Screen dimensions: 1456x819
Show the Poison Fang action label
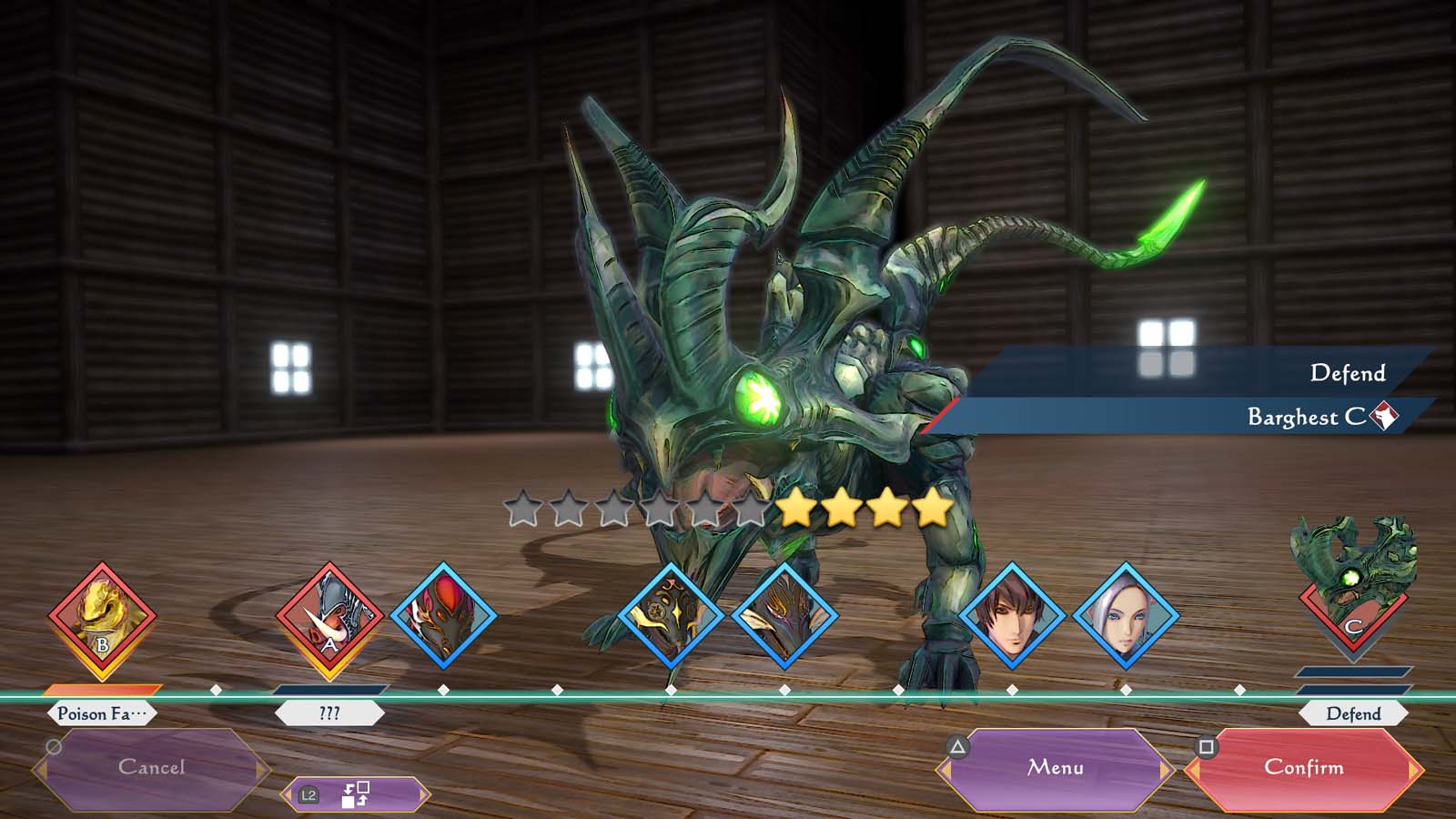coord(101,713)
